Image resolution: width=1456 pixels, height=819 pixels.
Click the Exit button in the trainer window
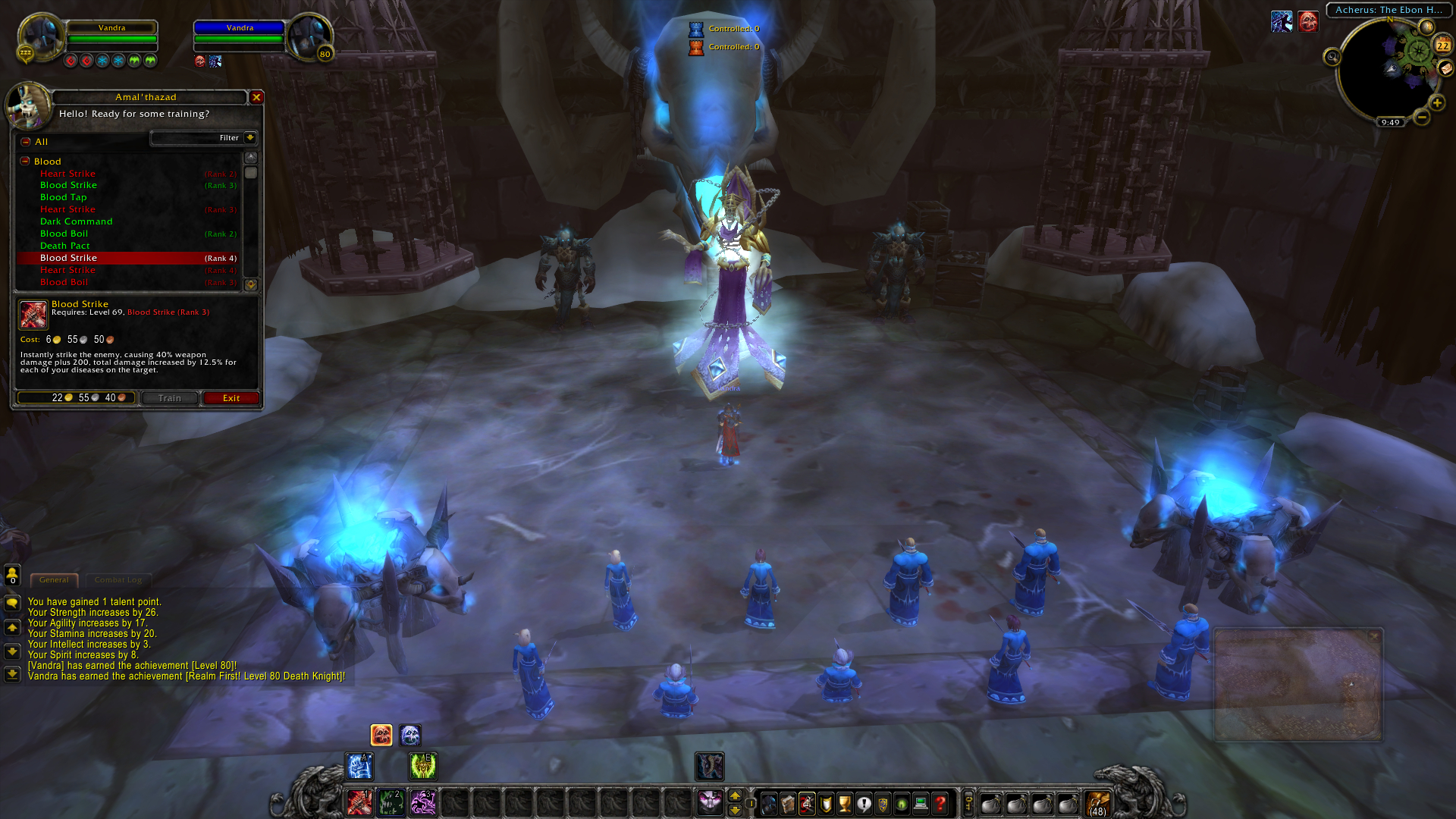coord(230,398)
